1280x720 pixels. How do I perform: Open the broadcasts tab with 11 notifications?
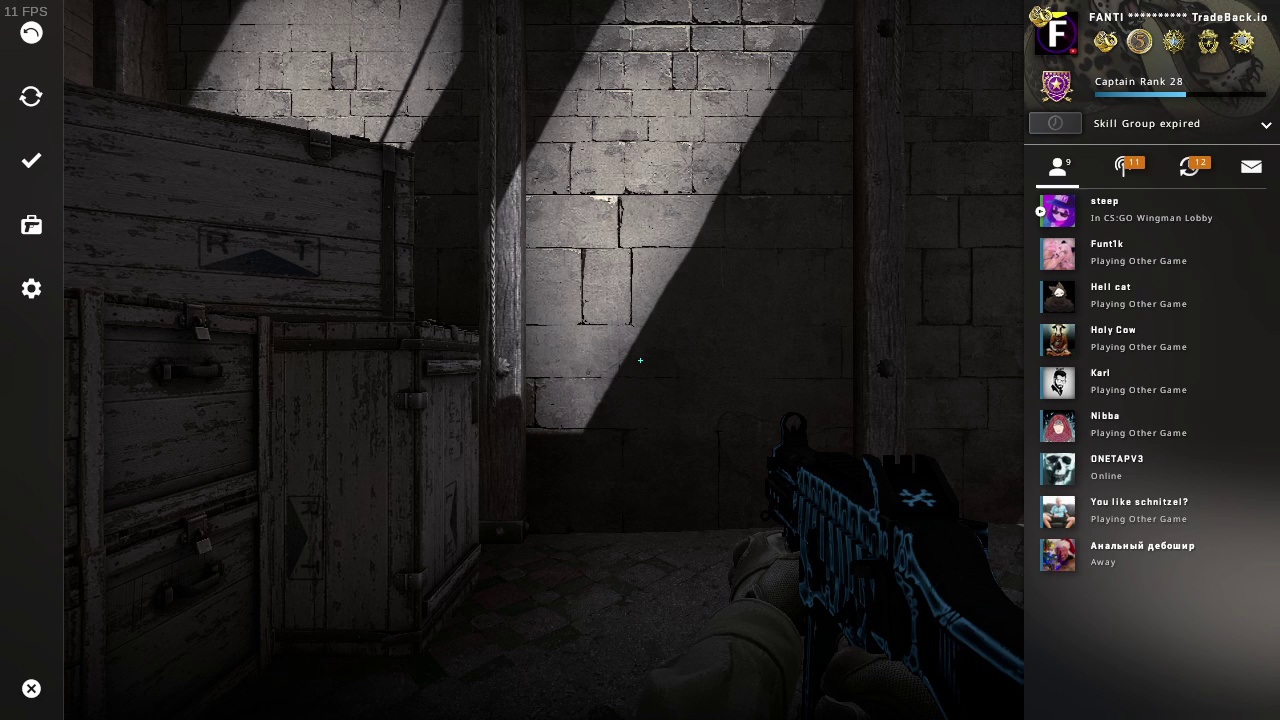tap(1124, 167)
